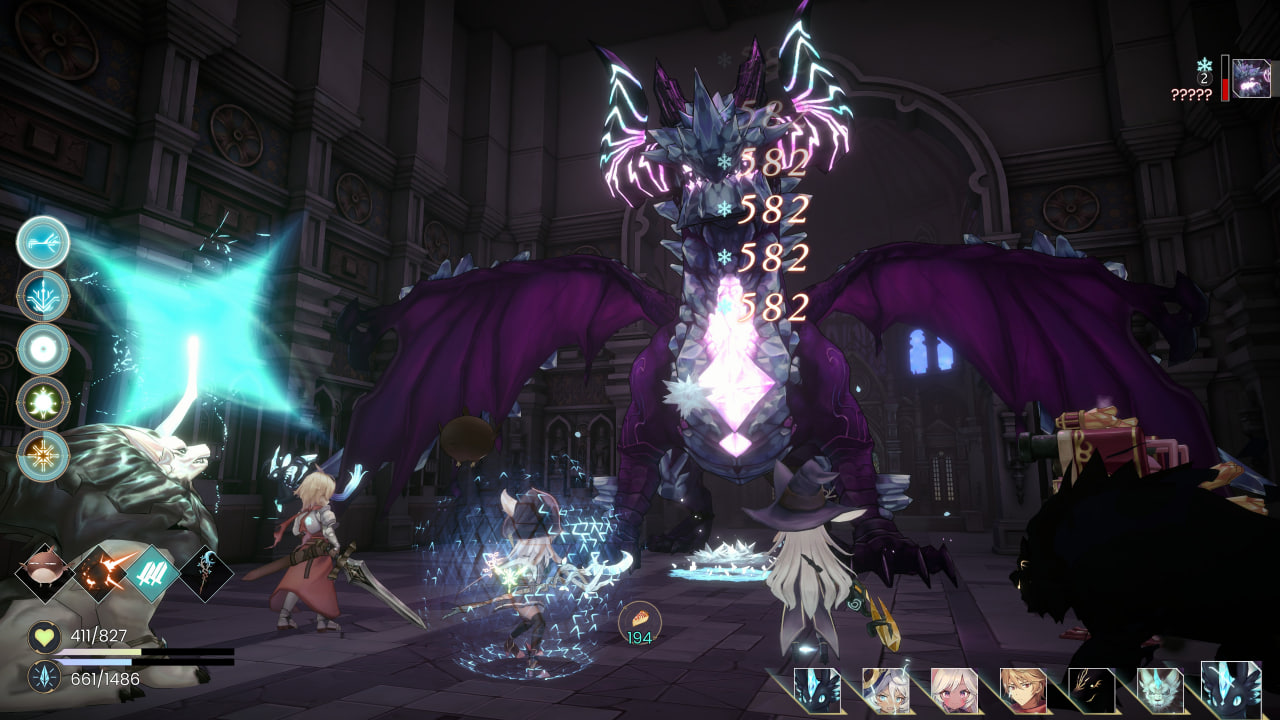
Task: Activate the ice trident skill
Action: coord(44,296)
